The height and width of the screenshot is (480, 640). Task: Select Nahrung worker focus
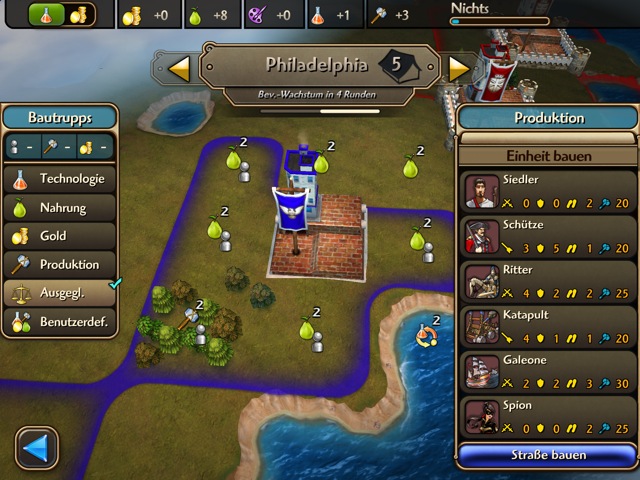(x=60, y=208)
